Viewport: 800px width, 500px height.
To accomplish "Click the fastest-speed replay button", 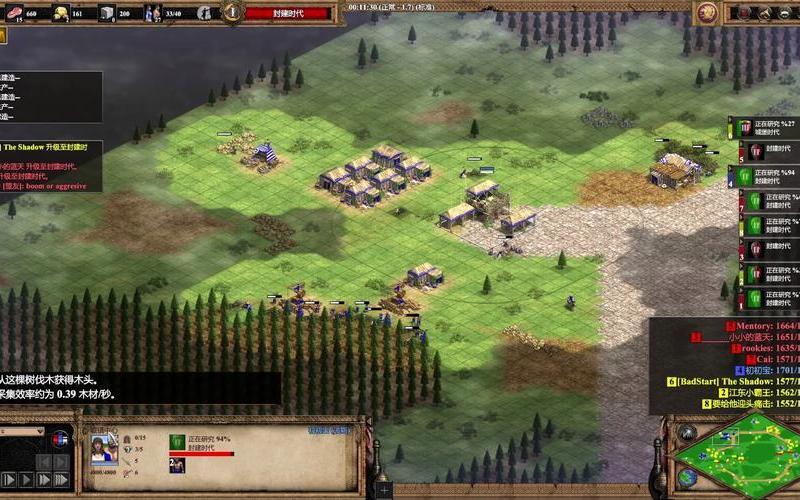I will [x=60, y=479].
